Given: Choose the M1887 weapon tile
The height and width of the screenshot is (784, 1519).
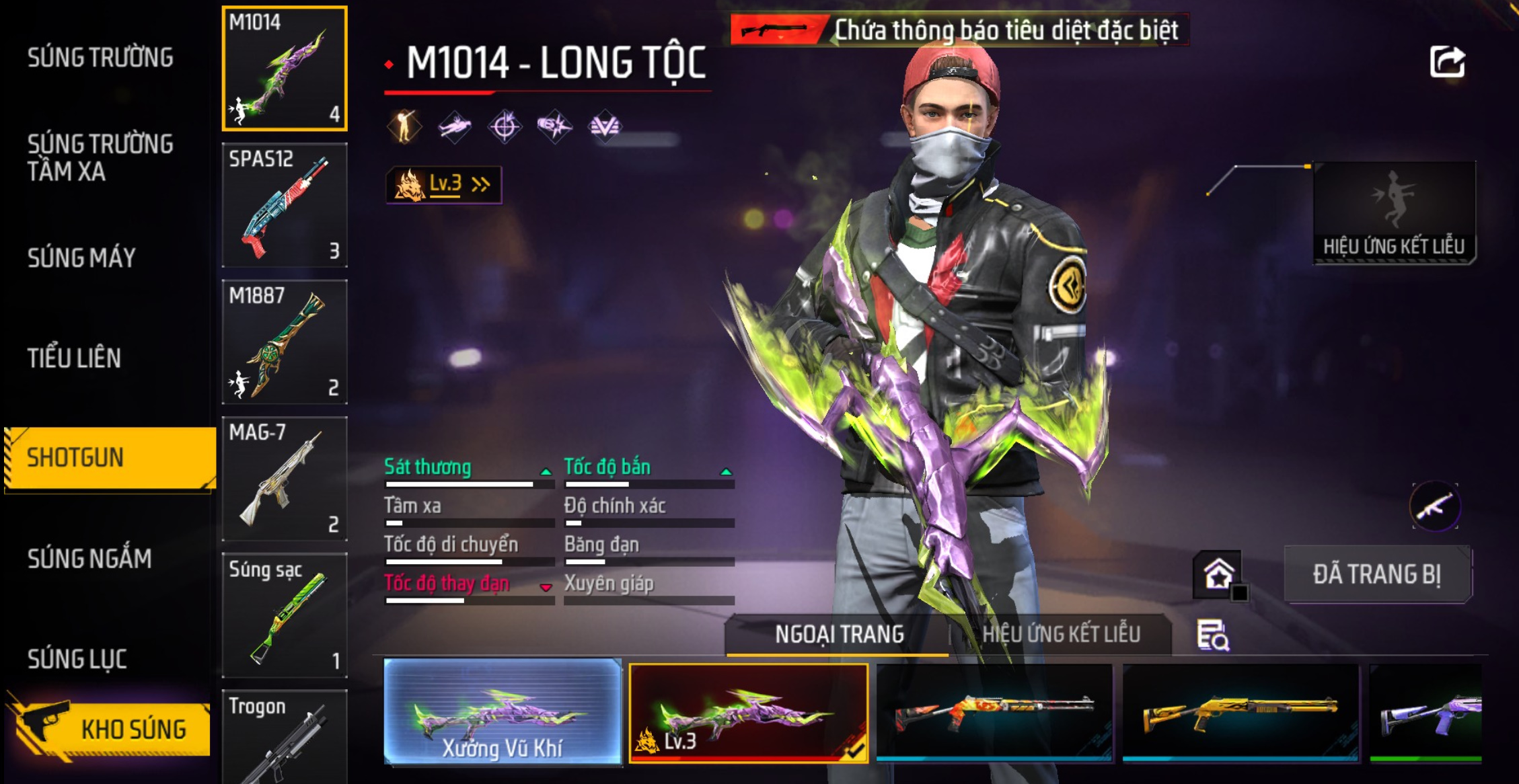Looking at the screenshot, I should pos(285,342).
